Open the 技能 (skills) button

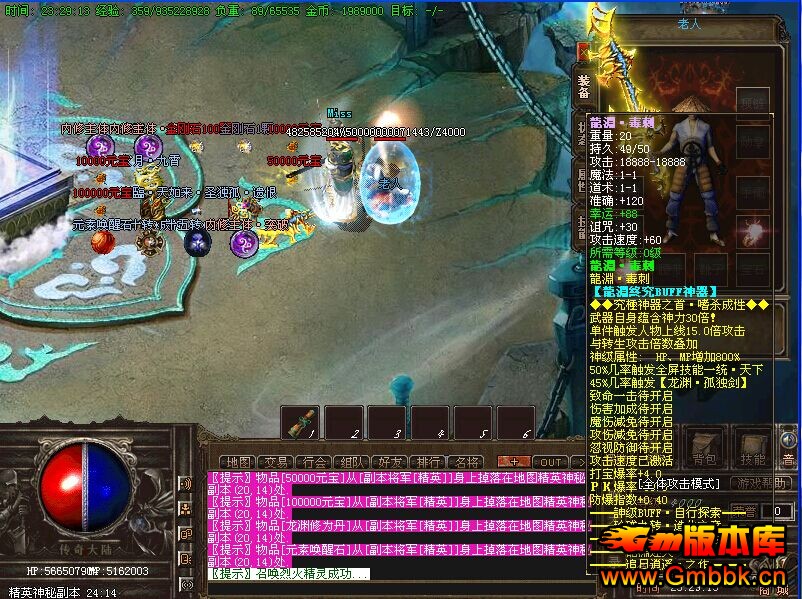click(752, 452)
